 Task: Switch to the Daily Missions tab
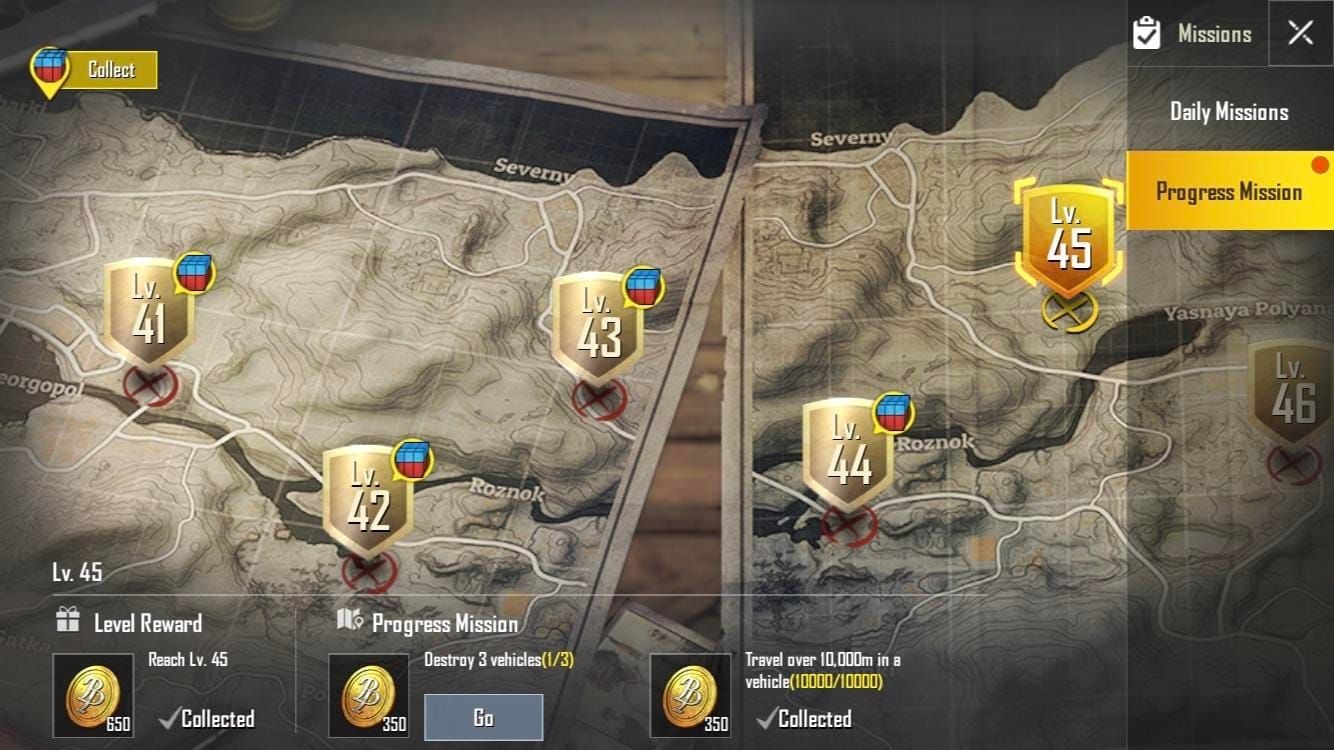[x=1228, y=111]
